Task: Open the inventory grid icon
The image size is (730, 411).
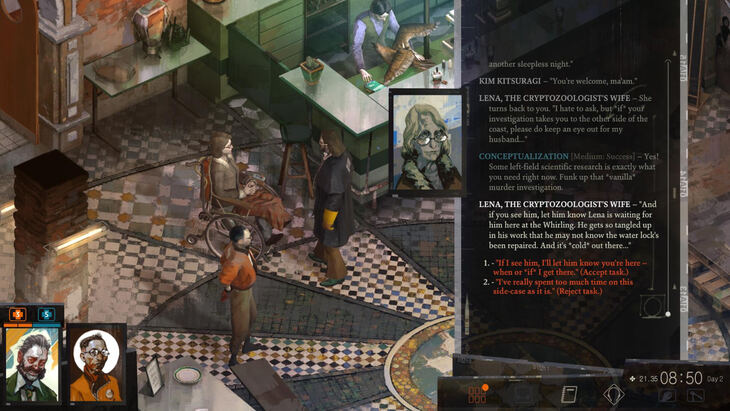Action: coord(477,394)
